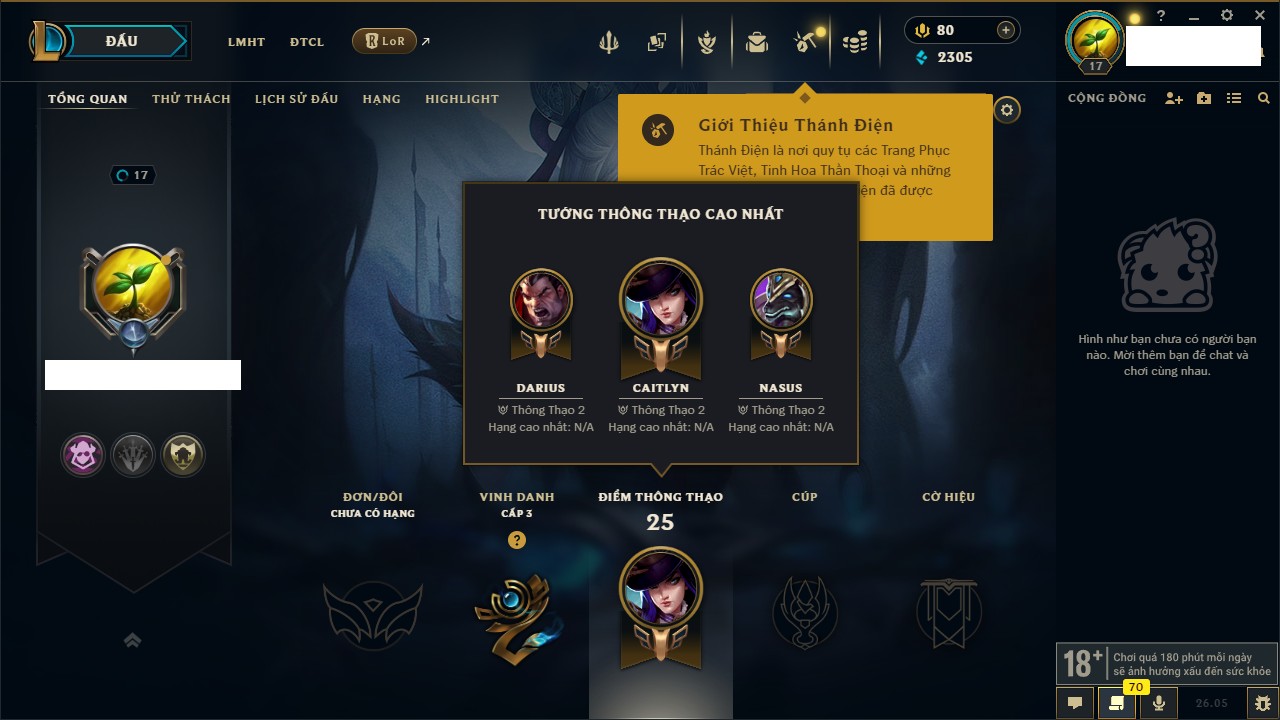Click the ĐẤU play button

click(121, 41)
